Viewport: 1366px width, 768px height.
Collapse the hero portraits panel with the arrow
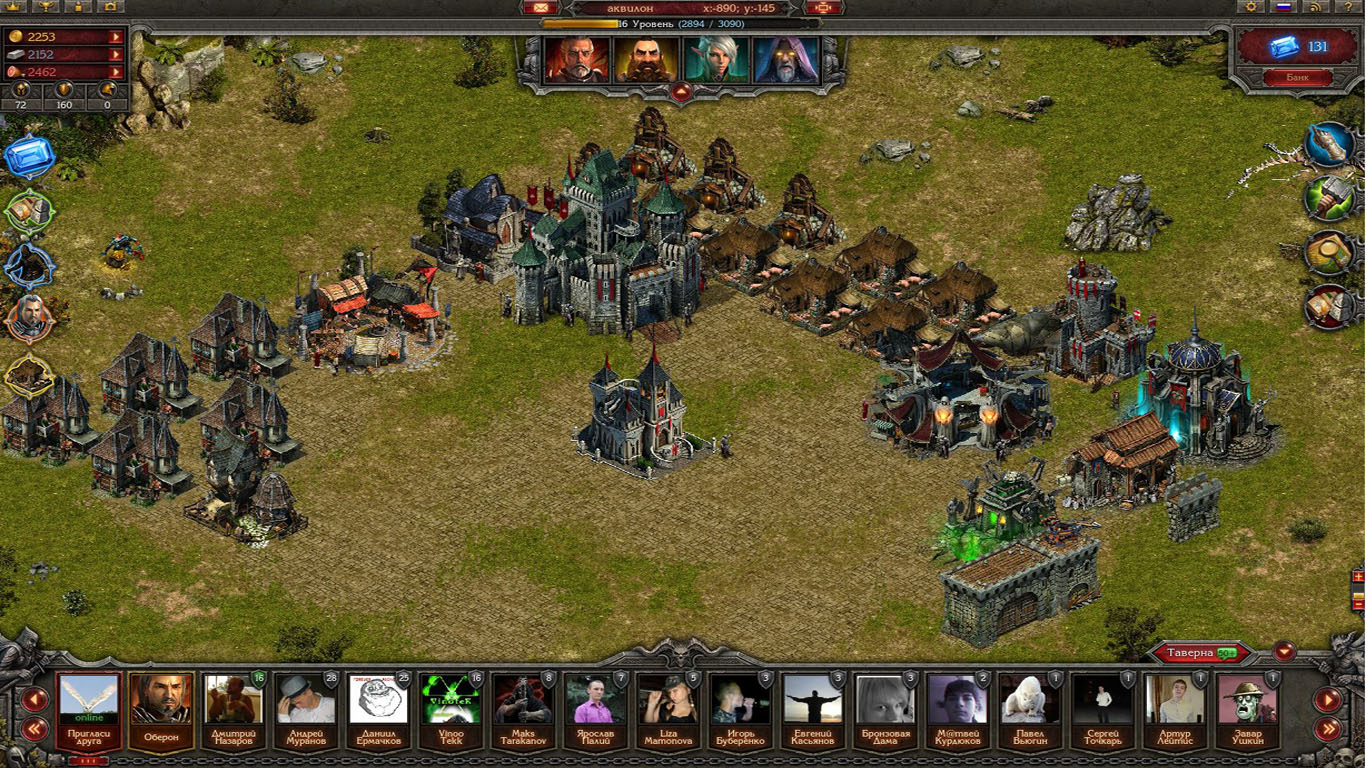(x=681, y=92)
